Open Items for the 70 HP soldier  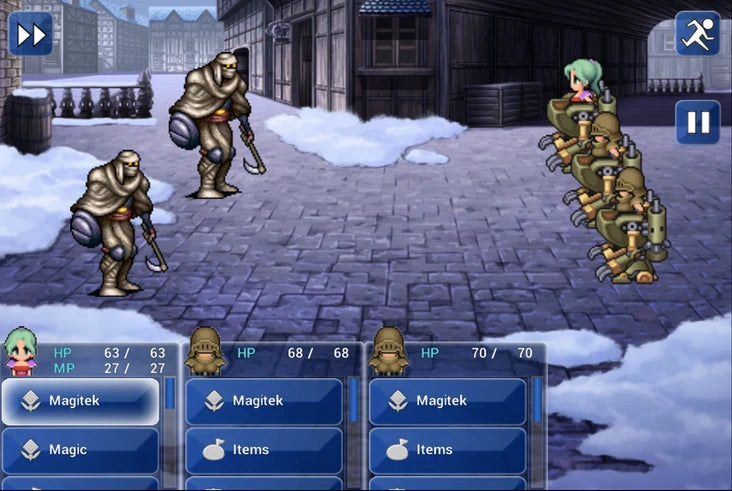coord(448,450)
